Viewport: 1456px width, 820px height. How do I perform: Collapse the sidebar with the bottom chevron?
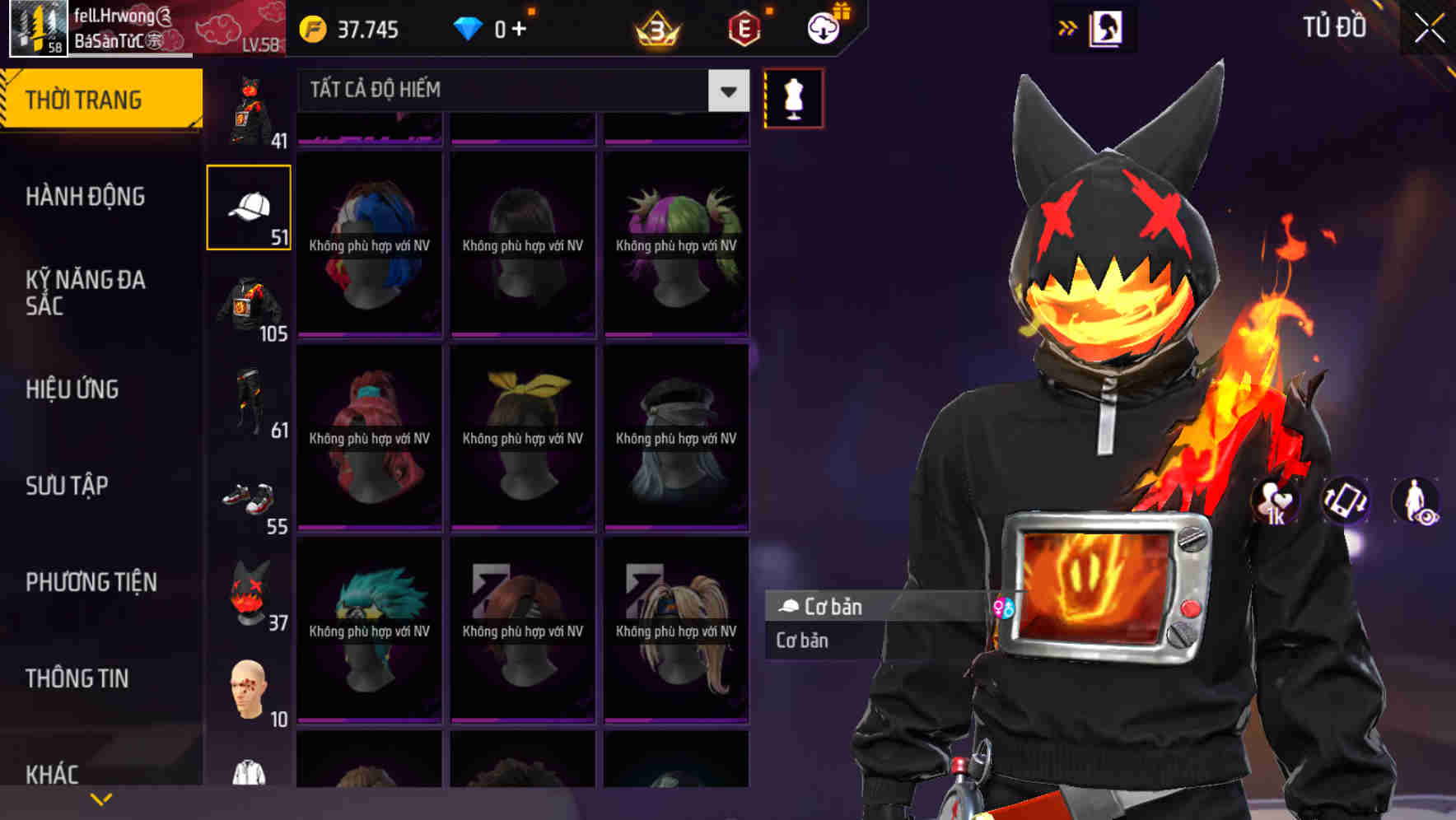[101, 798]
